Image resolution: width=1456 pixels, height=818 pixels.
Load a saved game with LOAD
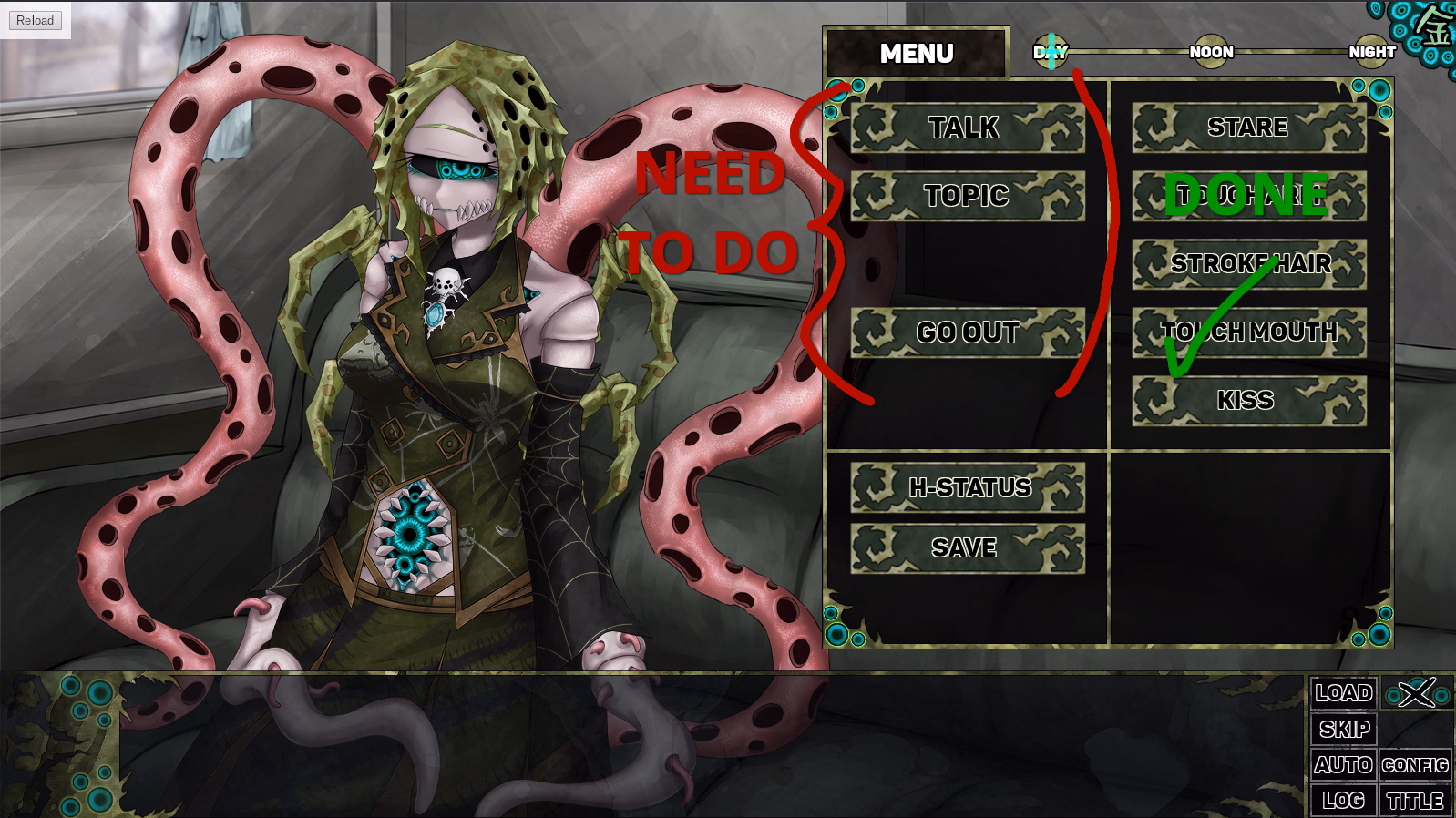pos(1343,693)
